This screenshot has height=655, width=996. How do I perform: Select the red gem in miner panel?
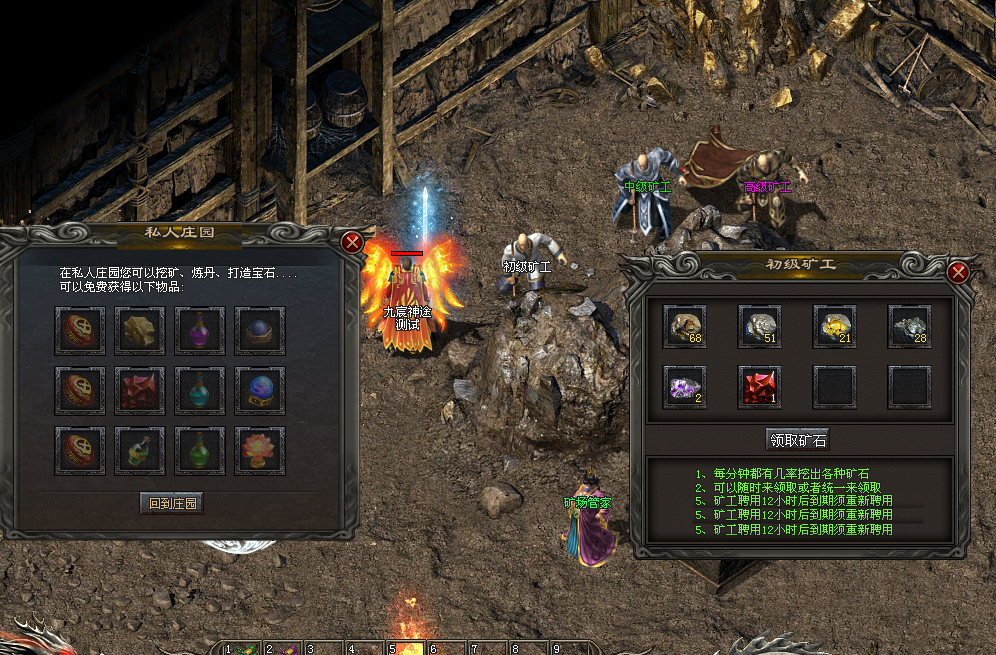pyautogui.click(x=759, y=386)
